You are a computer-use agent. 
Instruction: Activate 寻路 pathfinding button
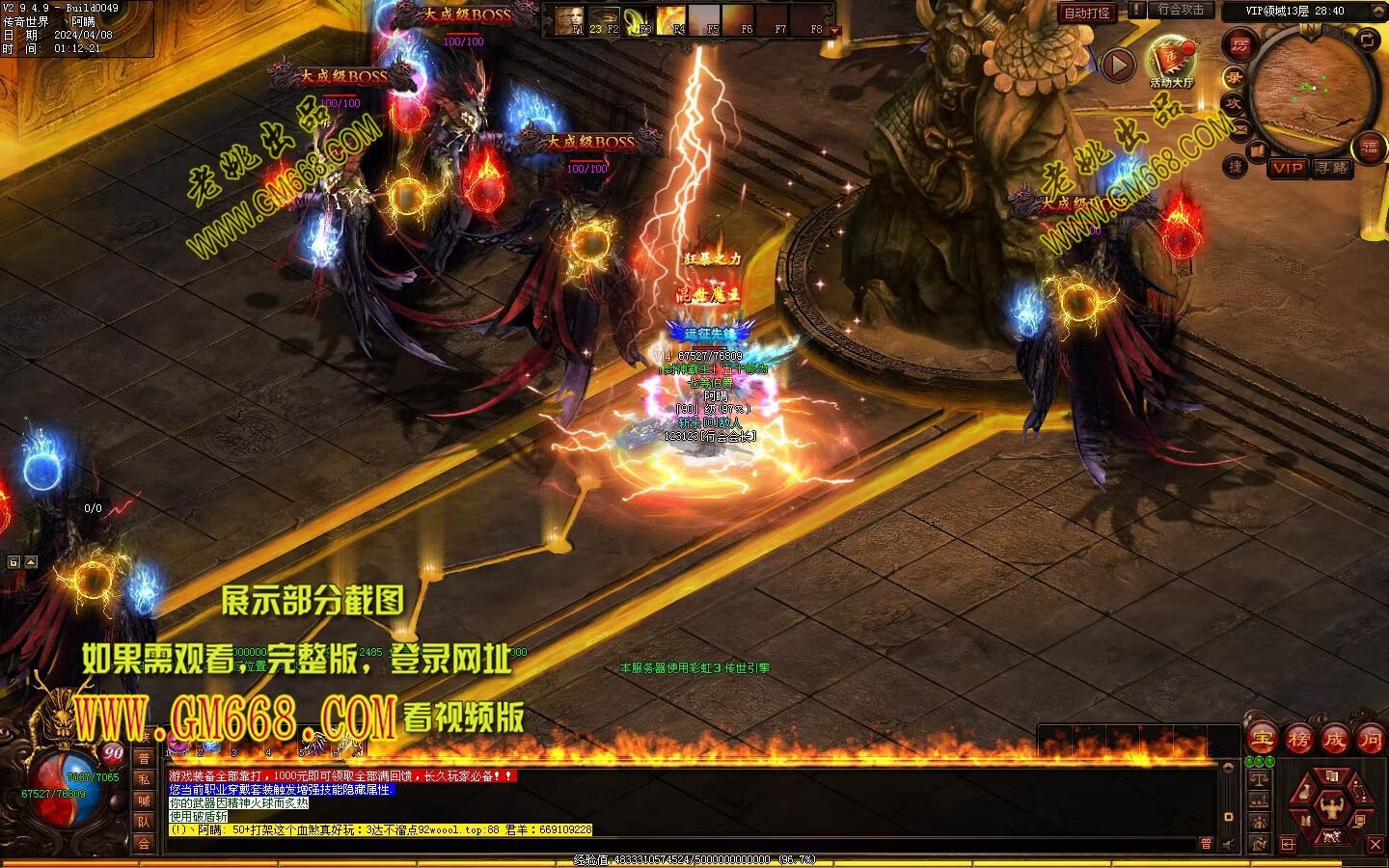[x=1332, y=168]
